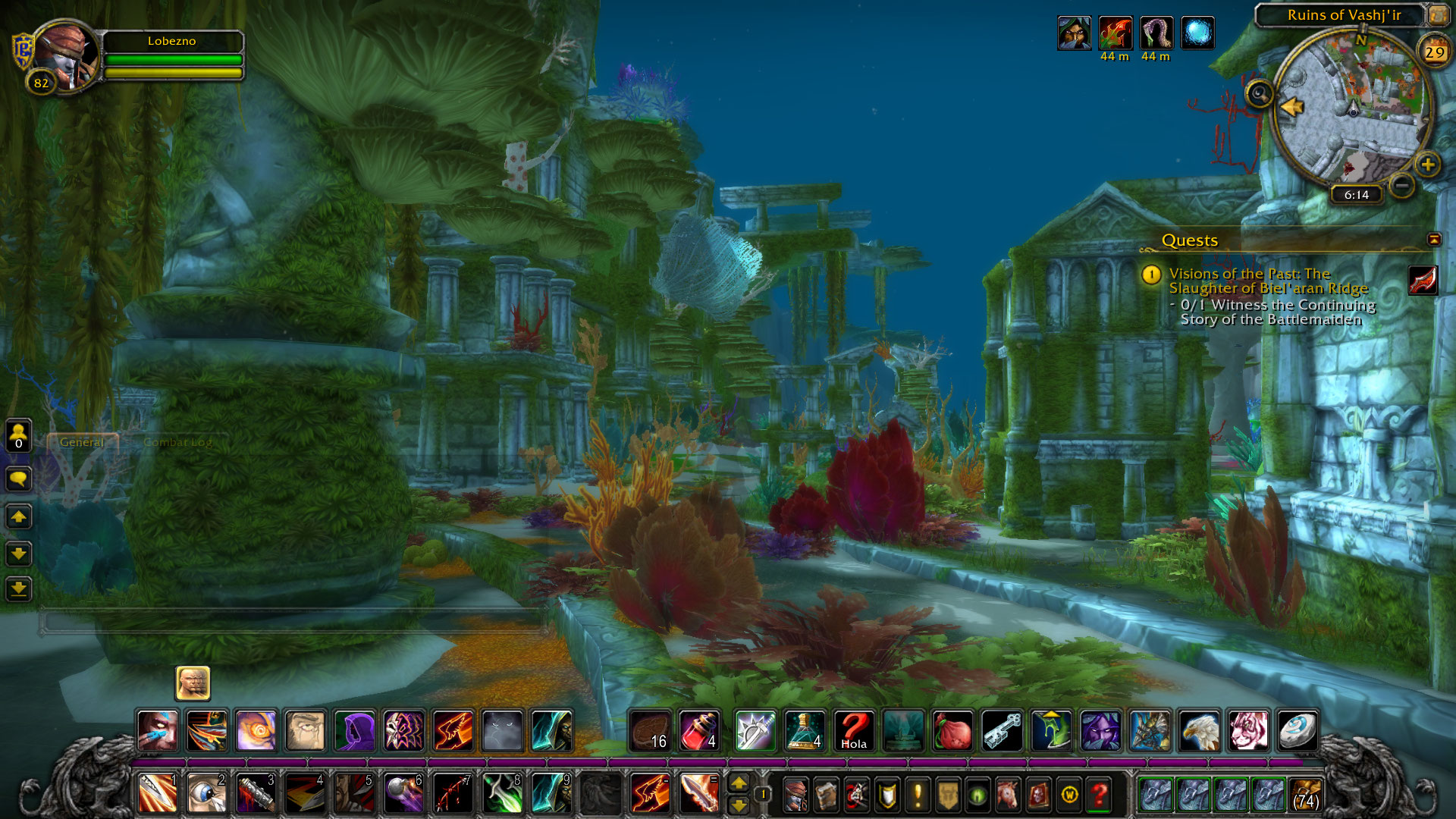1456x819 pixels.
Task: Zoom out the minimap with the minus button
Action: 1402,185
